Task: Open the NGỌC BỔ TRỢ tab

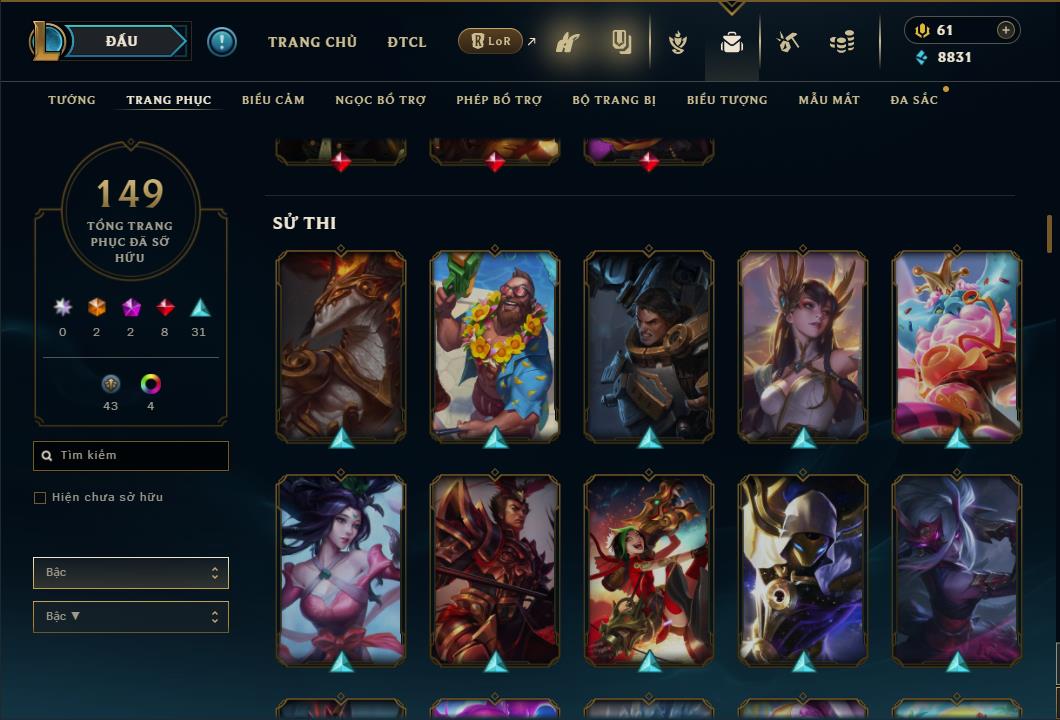Action: click(x=380, y=100)
